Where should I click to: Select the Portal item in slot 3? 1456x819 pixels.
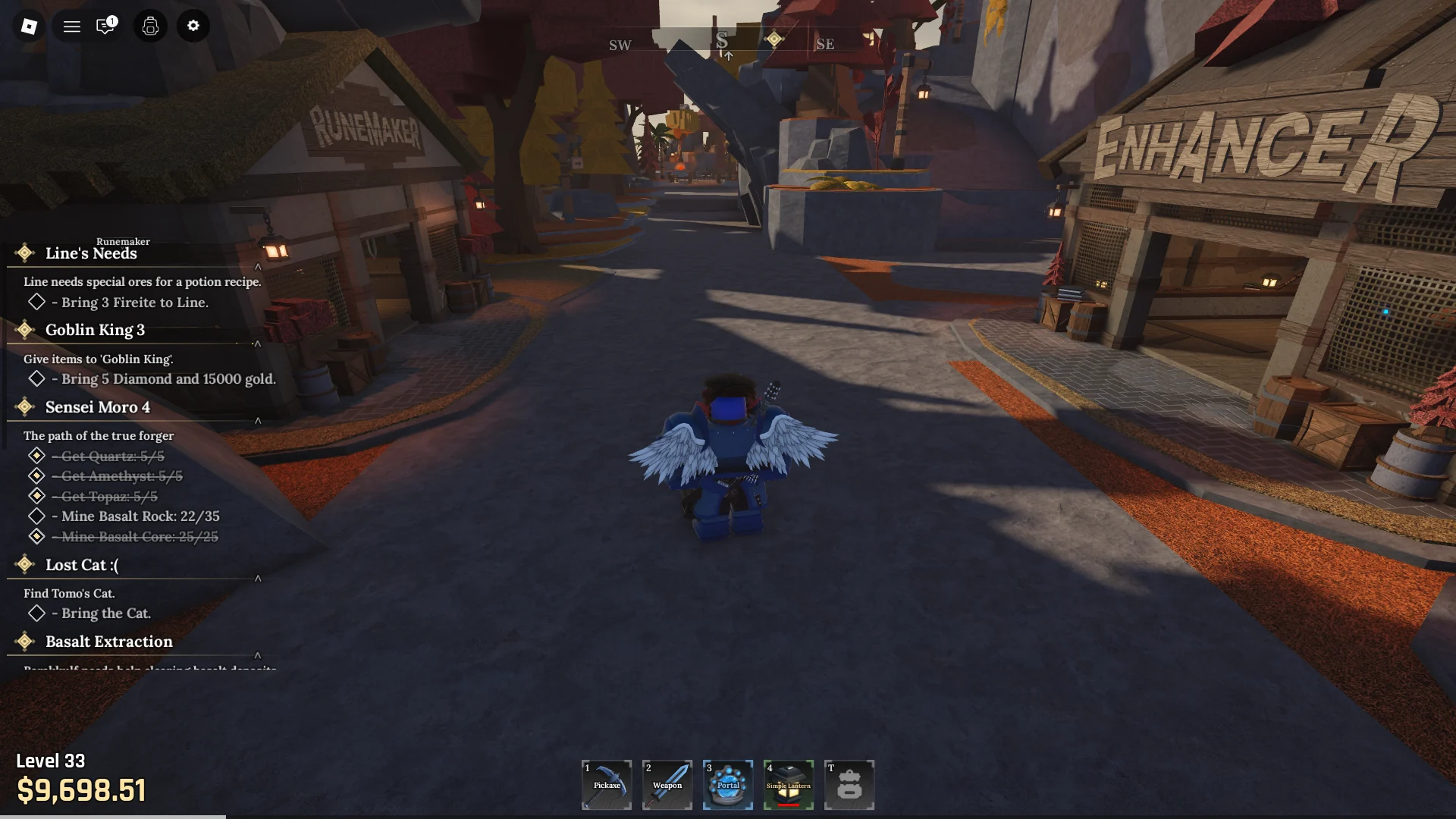[727, 785]
